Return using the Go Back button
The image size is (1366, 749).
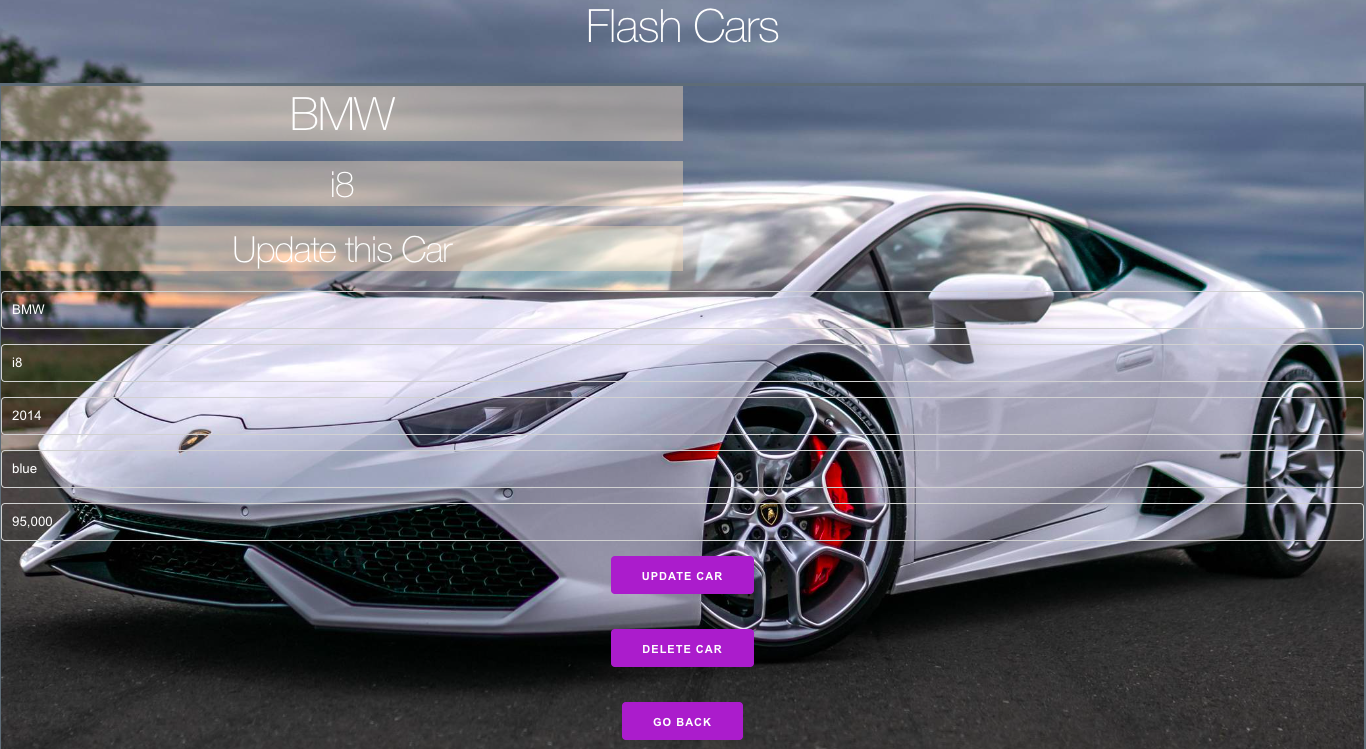pyautogui.click(x=682, y=721)
